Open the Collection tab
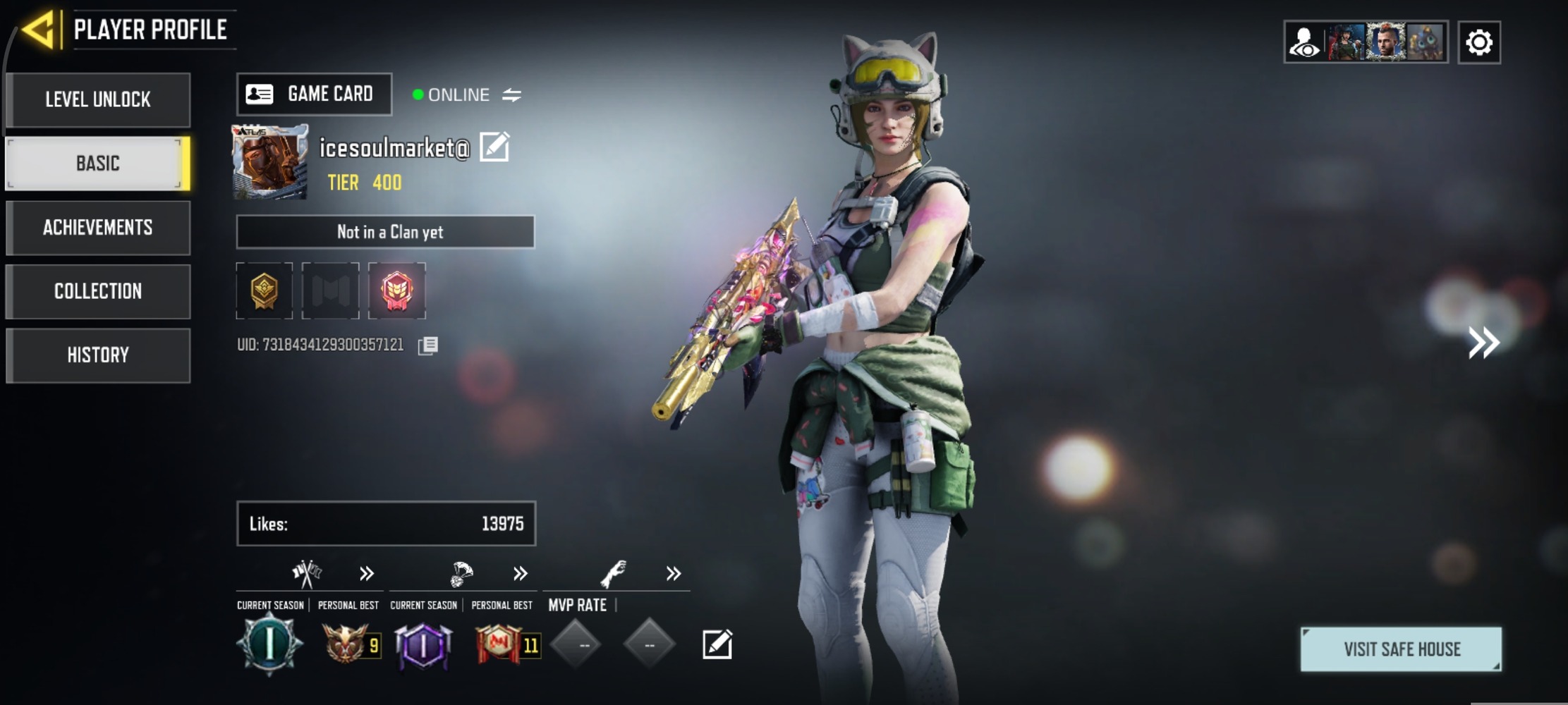 tap(98, 291)
